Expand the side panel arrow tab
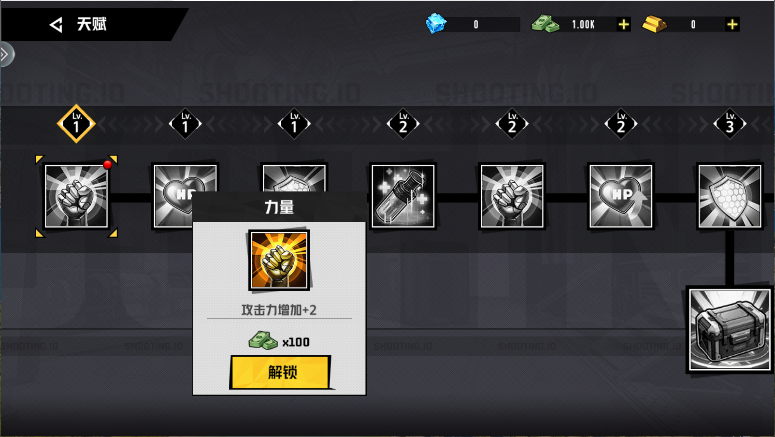Viewport: 775px width, 437px height. point(6,54)
